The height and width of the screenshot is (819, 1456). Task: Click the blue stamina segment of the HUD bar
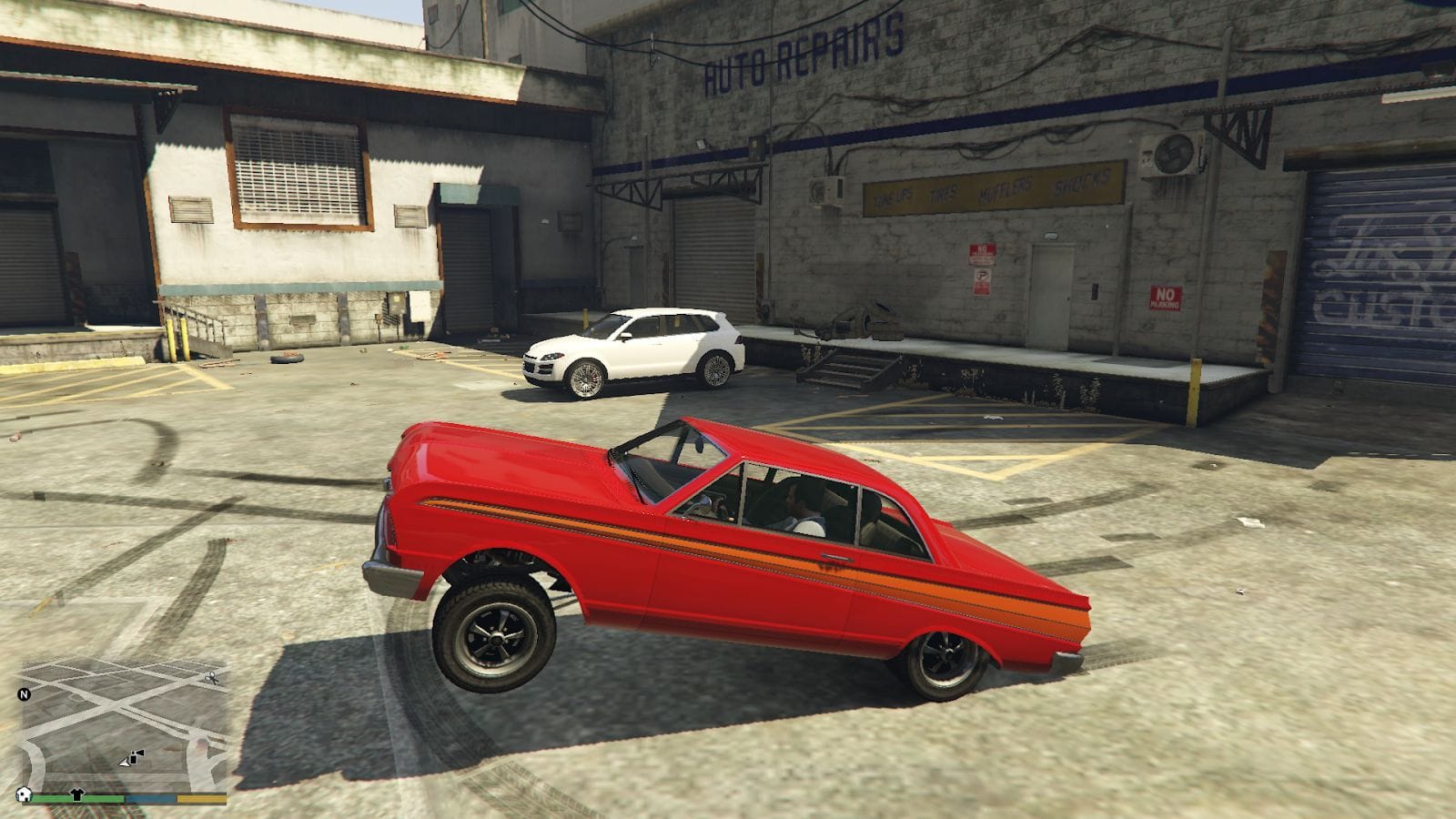(149, 798)
